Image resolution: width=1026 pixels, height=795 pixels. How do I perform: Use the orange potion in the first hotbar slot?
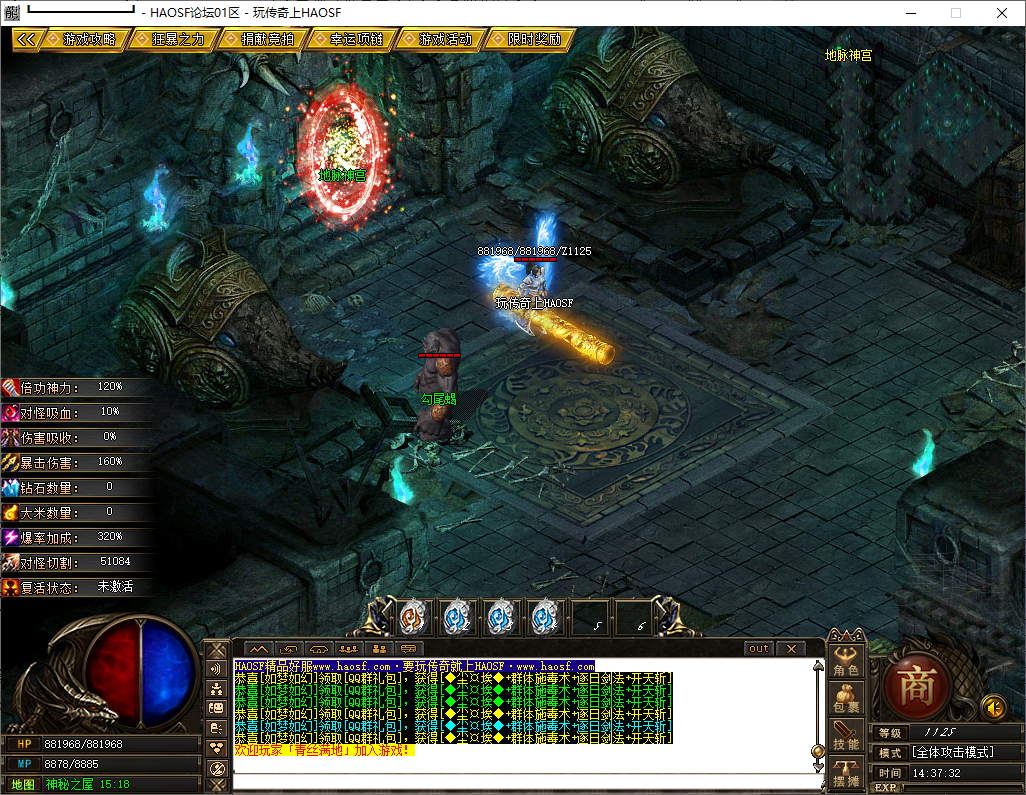(x=412, y=618)
